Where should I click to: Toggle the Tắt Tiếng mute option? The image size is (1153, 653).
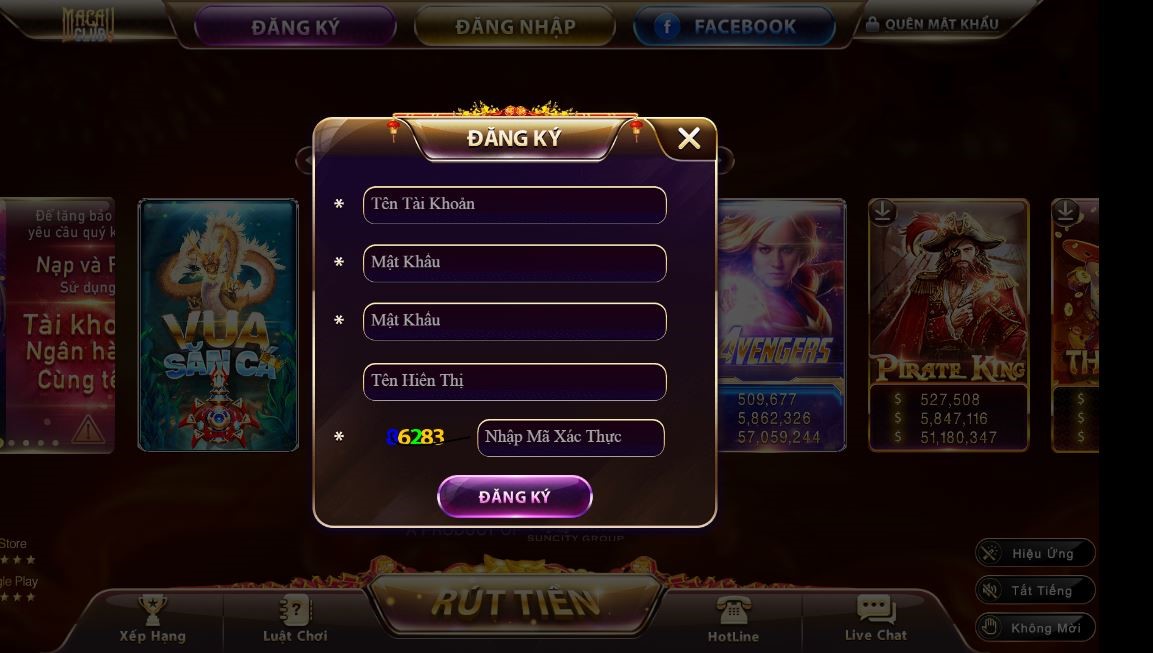(x=1035, y=590)
